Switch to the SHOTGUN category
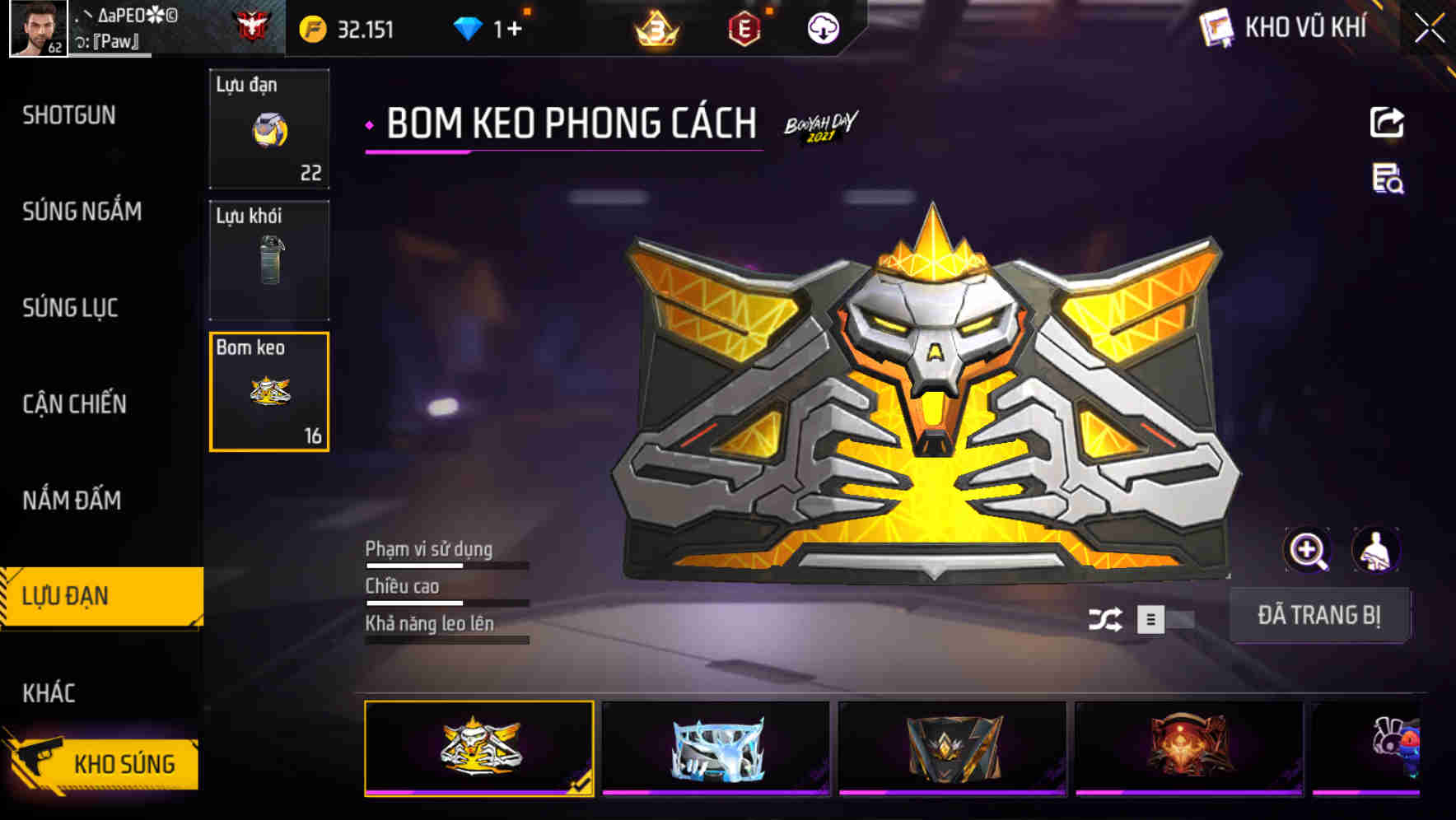 point(69,115)
